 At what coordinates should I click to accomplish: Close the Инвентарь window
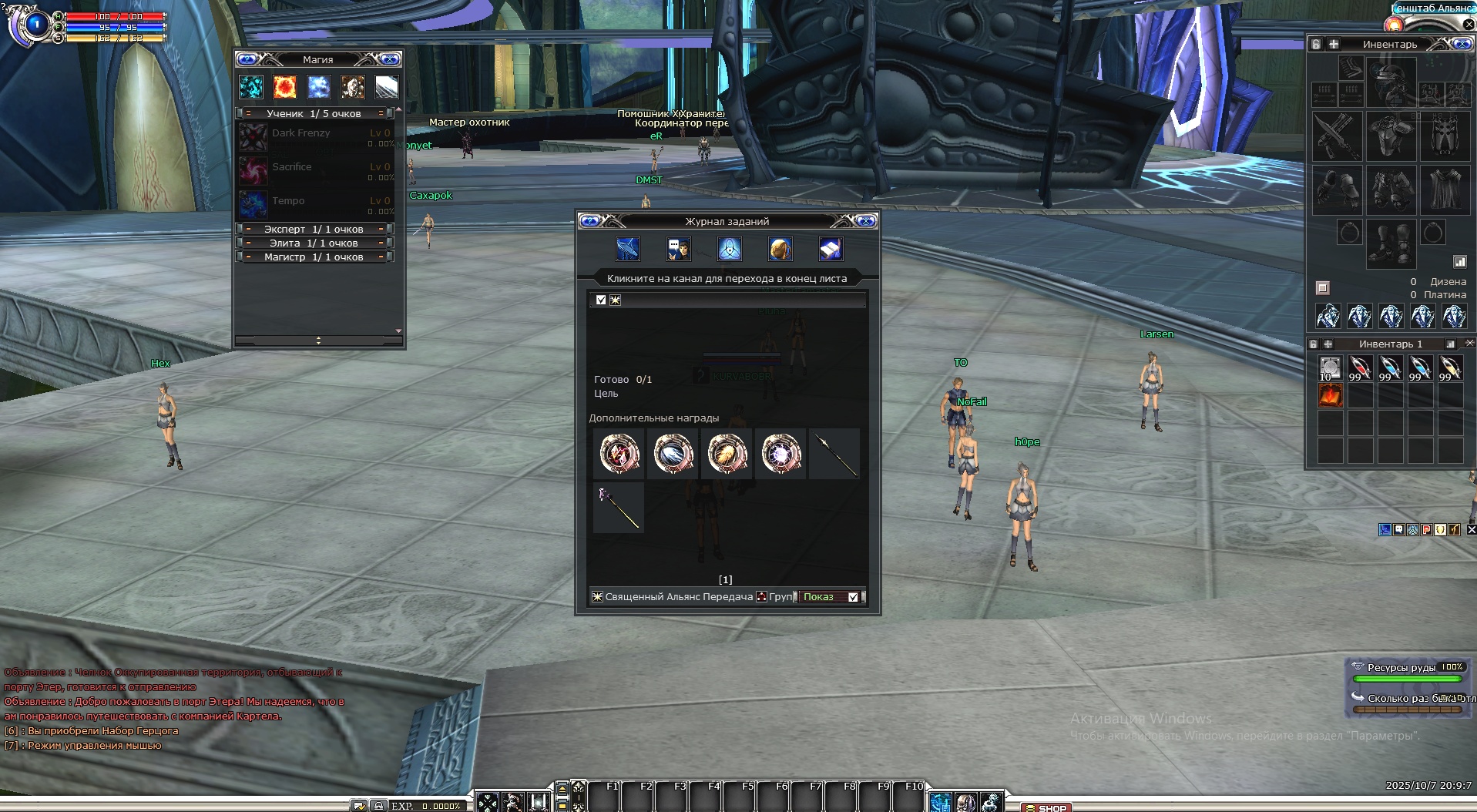coord(1462,44)
